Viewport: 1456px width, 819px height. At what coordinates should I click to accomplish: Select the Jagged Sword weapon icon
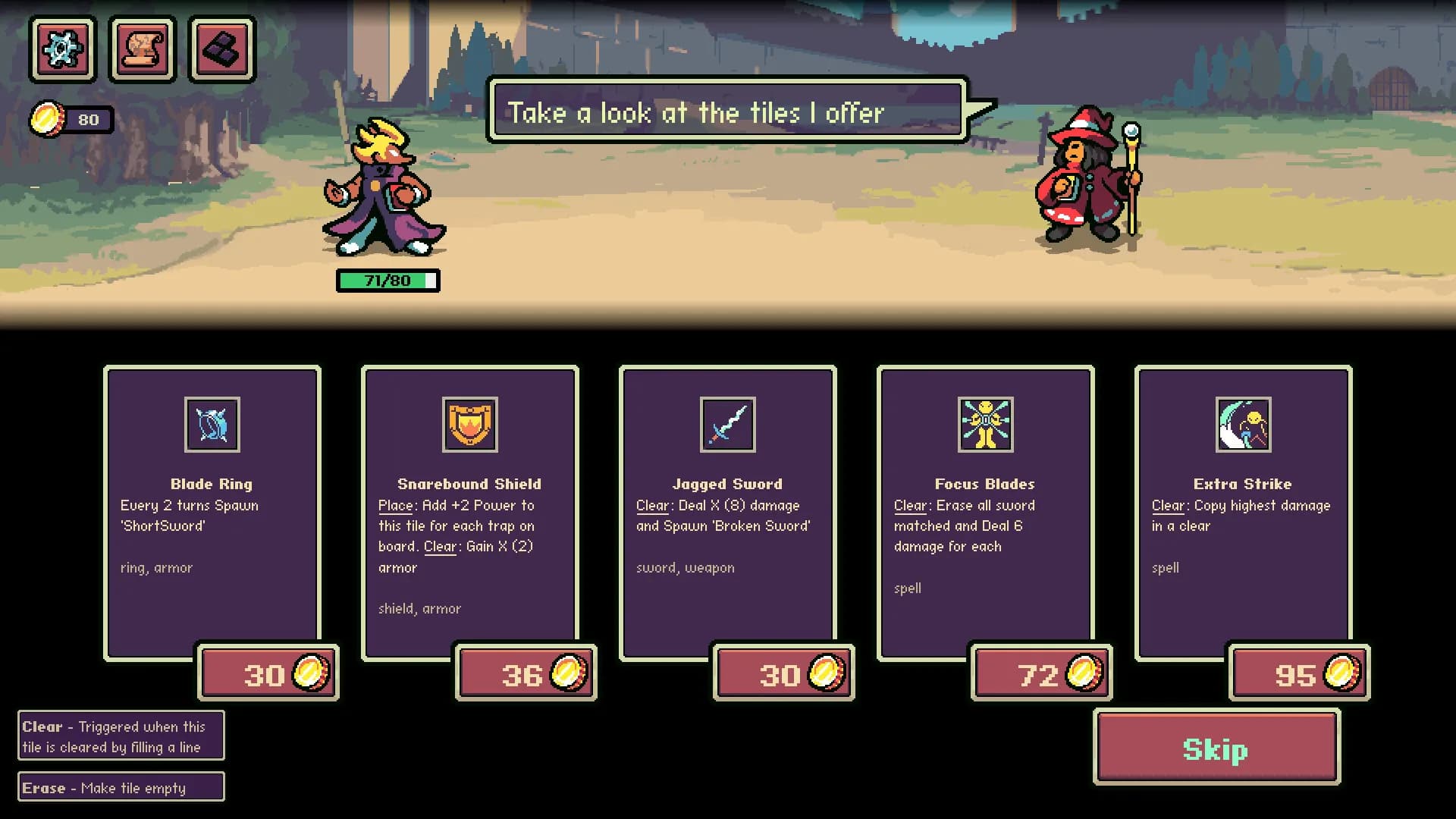click(x=727, y=425)
